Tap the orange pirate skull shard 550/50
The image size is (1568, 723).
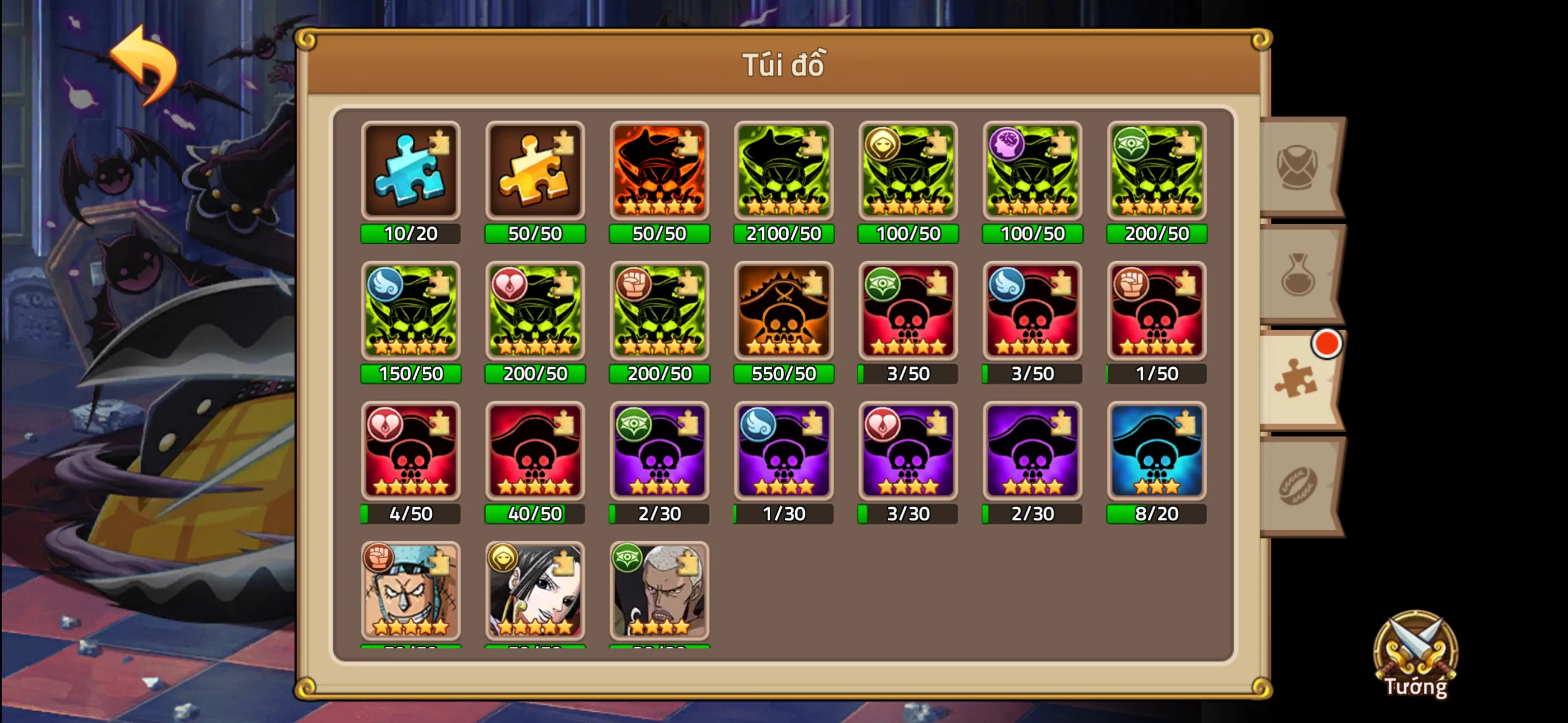click(x=783, y=312)
